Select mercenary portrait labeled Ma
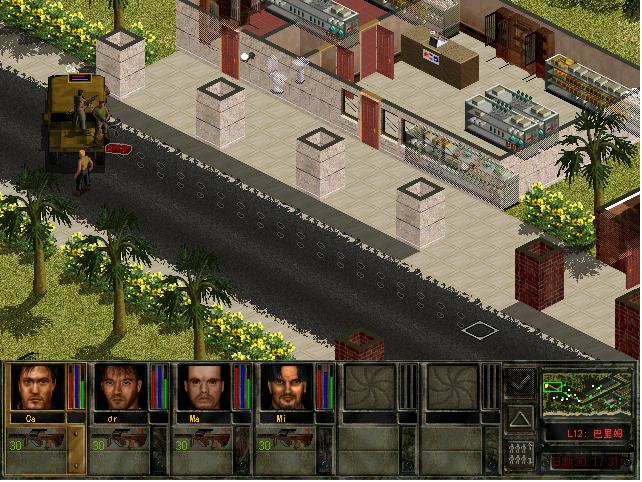642x482 pixels. coord(204,388)
